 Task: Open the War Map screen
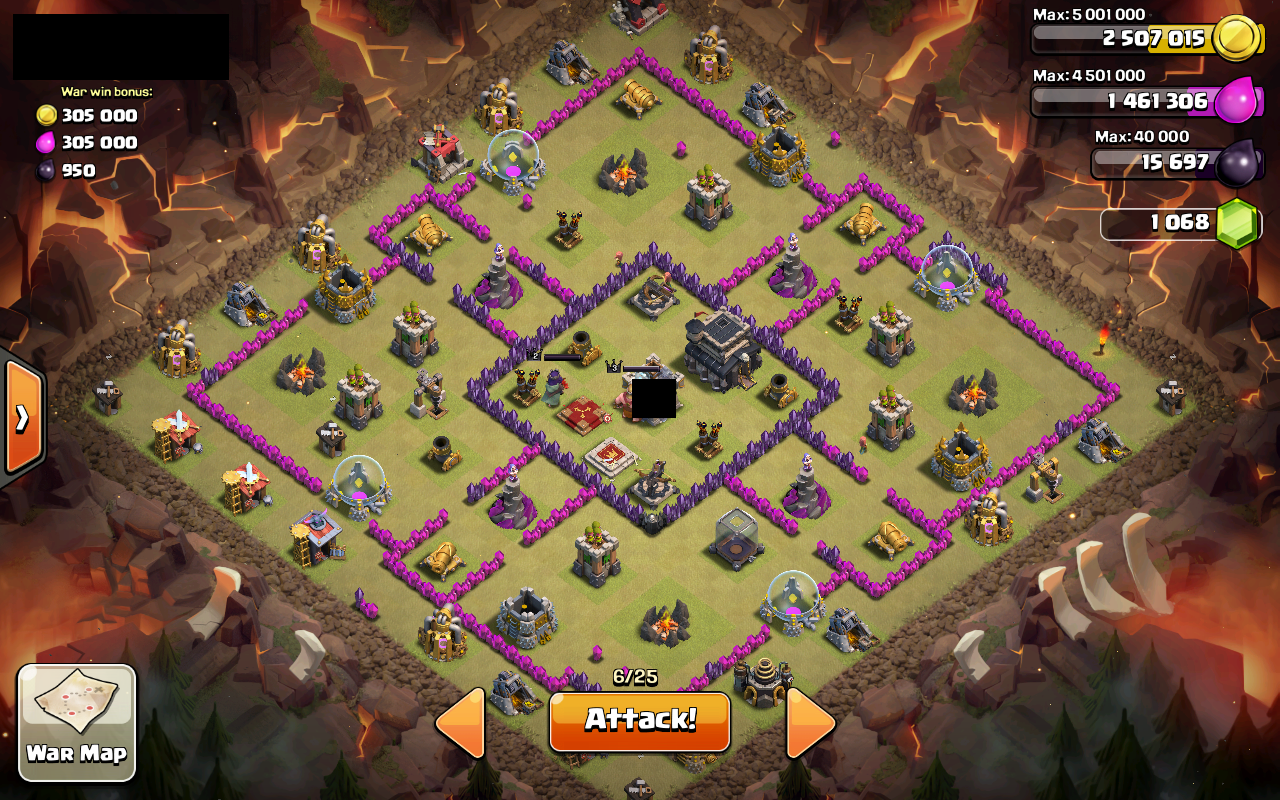tap(76, 720)
